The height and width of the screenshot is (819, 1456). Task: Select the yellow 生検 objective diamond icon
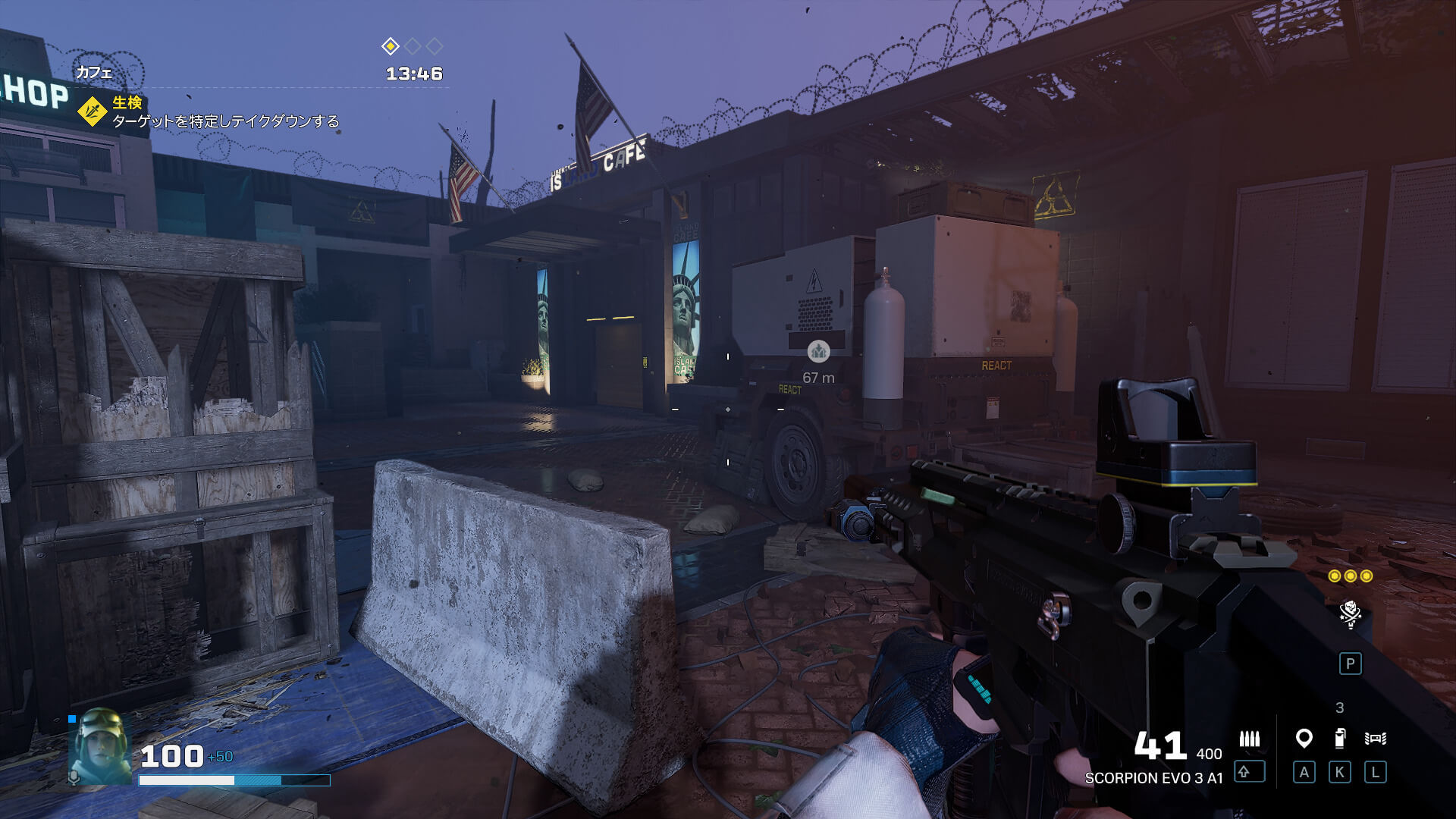click(x=93, y=111)
